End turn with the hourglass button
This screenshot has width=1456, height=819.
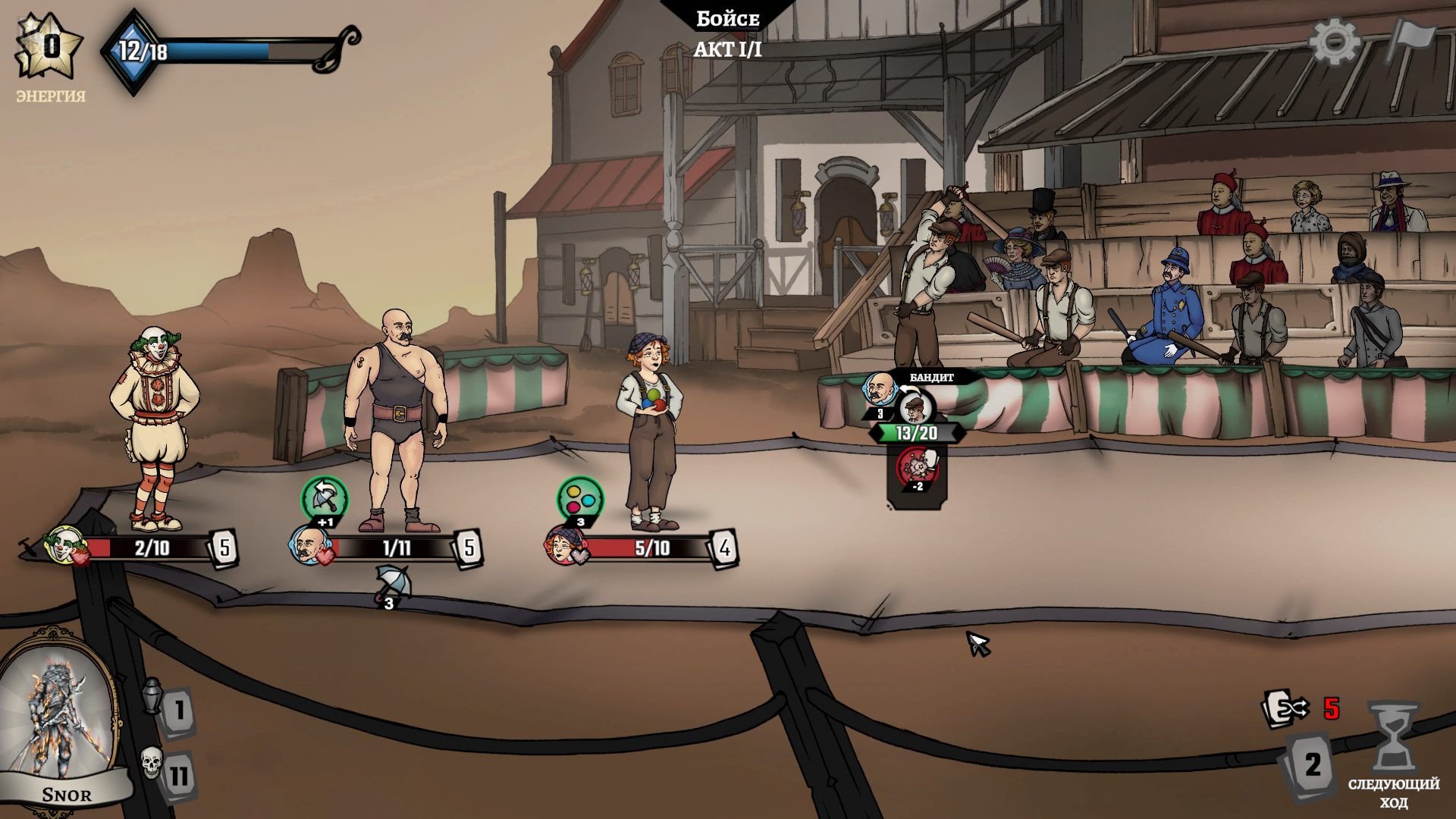click(x=1392, y=736)
